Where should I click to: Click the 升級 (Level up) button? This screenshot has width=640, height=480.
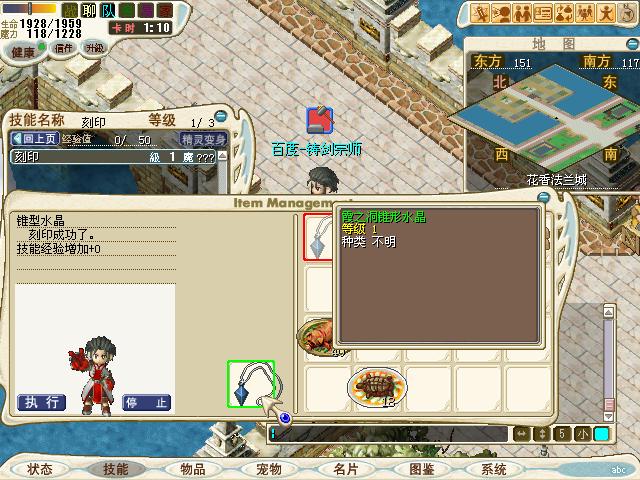95,47
